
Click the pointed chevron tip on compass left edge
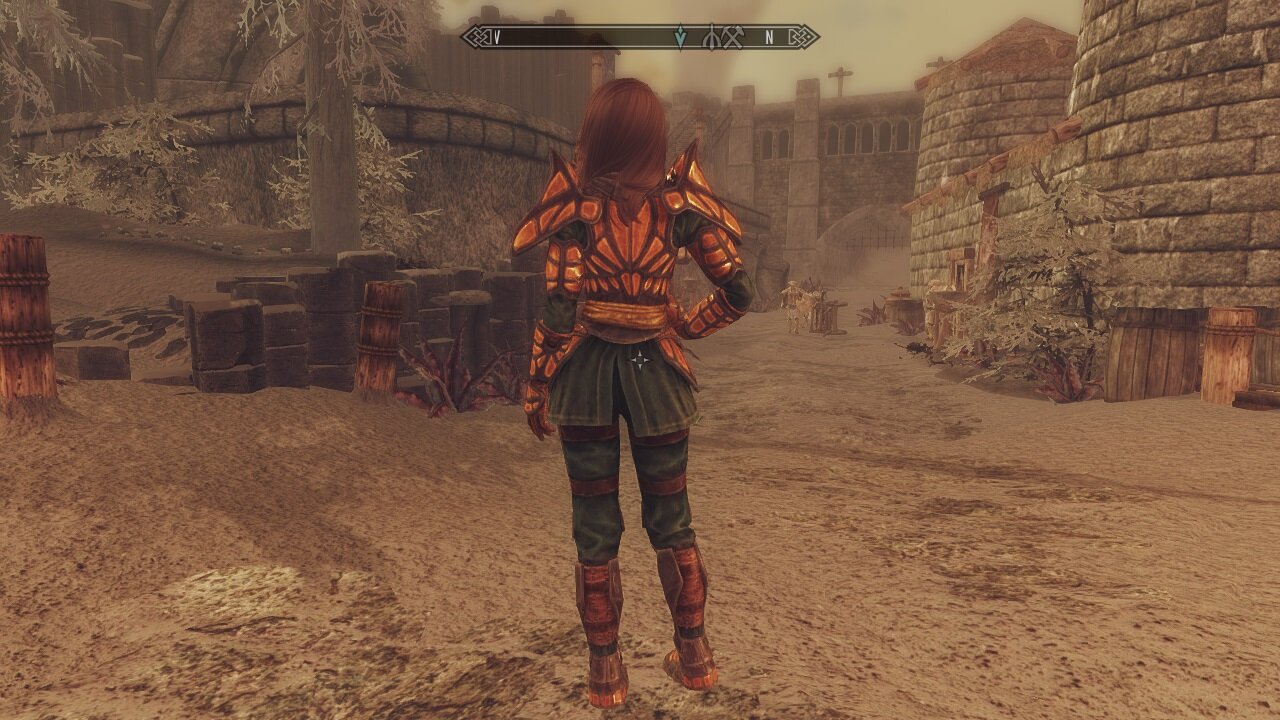click(467, 38)
